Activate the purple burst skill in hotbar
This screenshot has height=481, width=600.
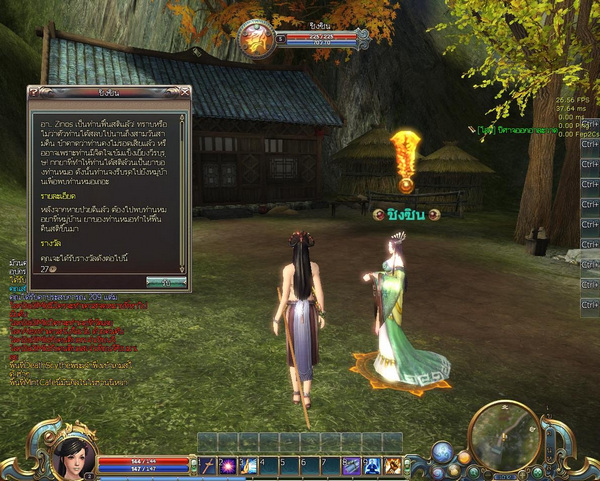pos(227,465)
